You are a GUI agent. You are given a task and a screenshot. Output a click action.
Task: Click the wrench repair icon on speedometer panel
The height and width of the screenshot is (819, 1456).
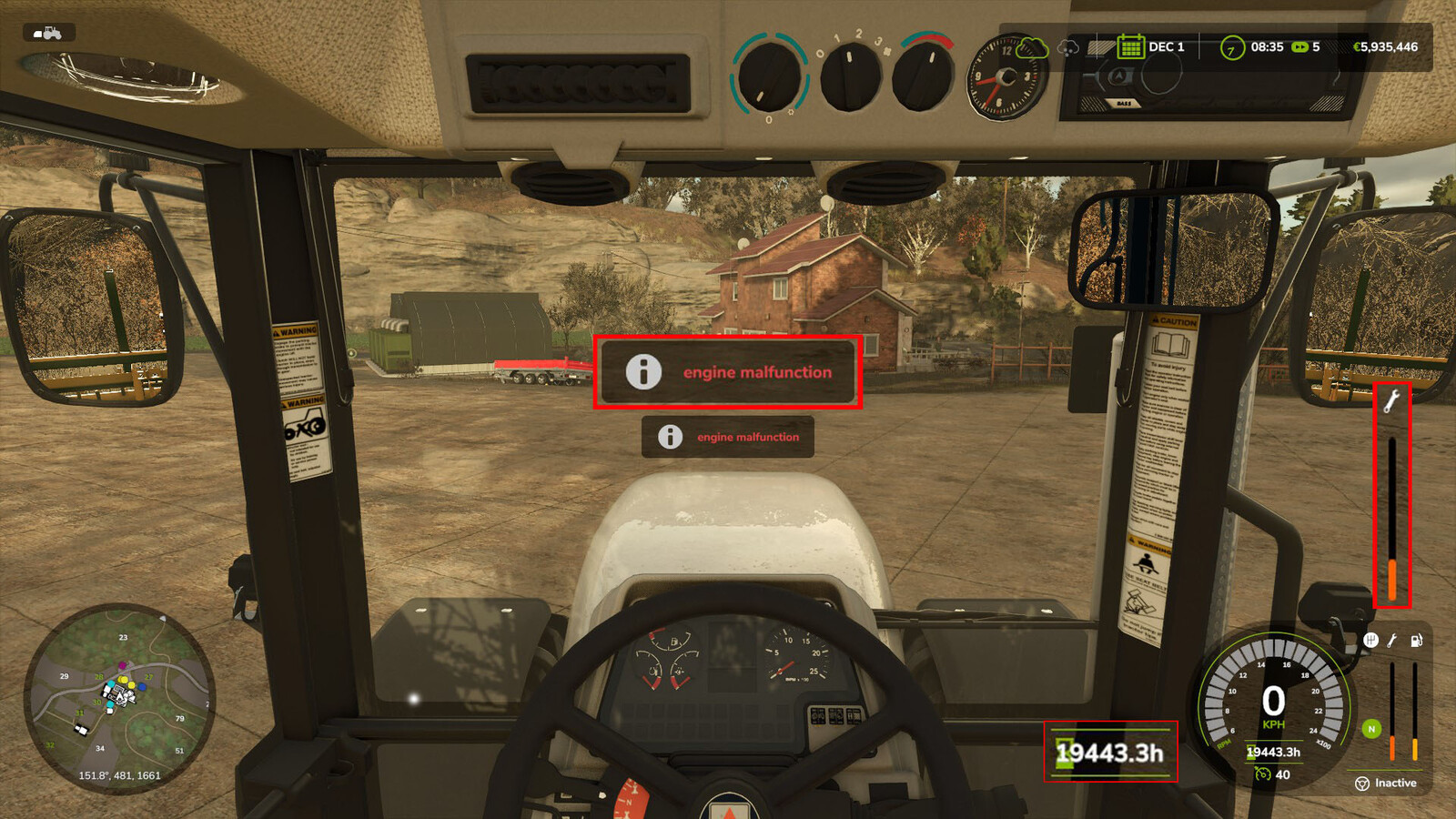click(1394, 640)
